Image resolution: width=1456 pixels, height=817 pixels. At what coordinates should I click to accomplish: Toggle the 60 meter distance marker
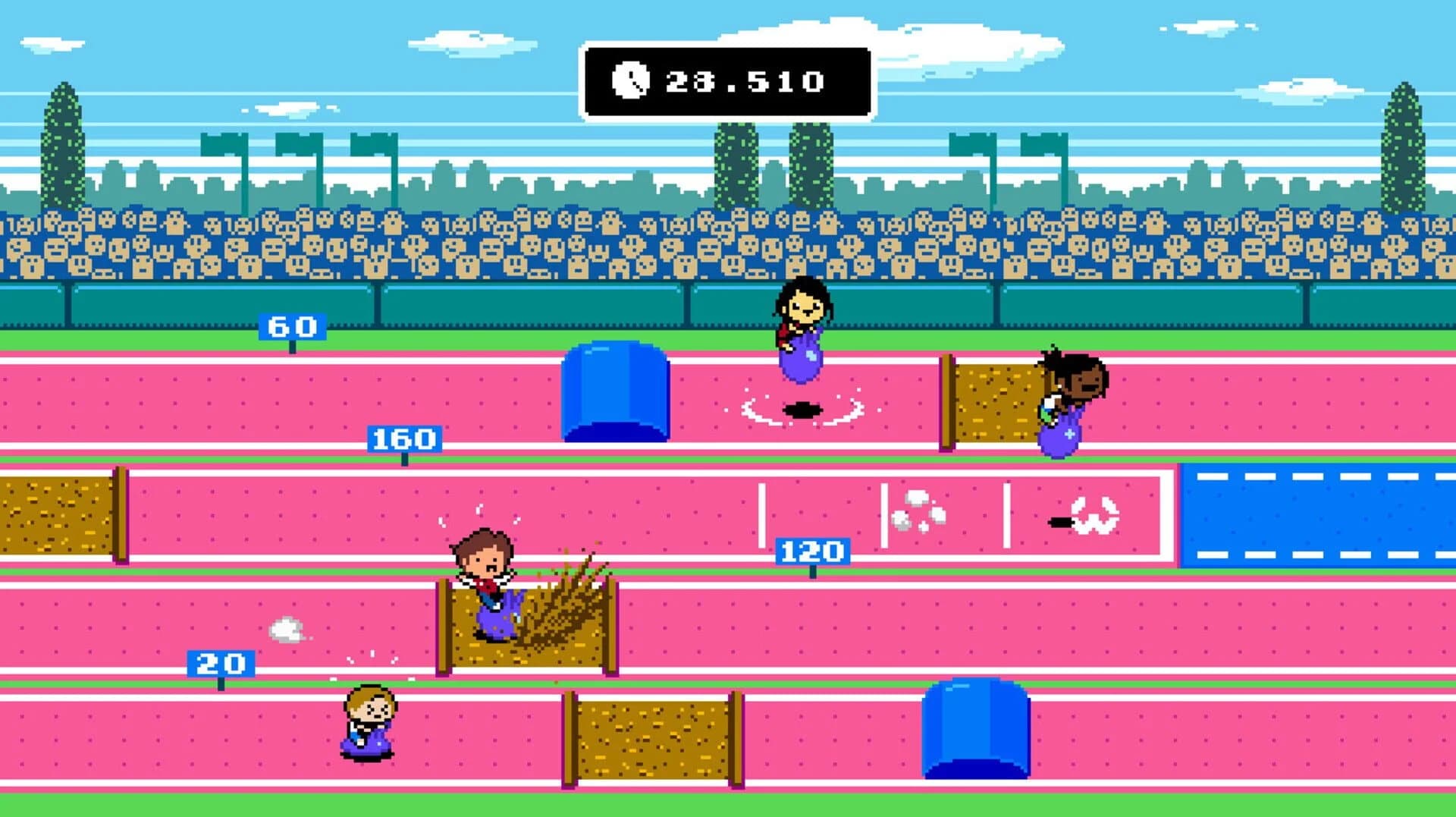(x=292, y=326)
